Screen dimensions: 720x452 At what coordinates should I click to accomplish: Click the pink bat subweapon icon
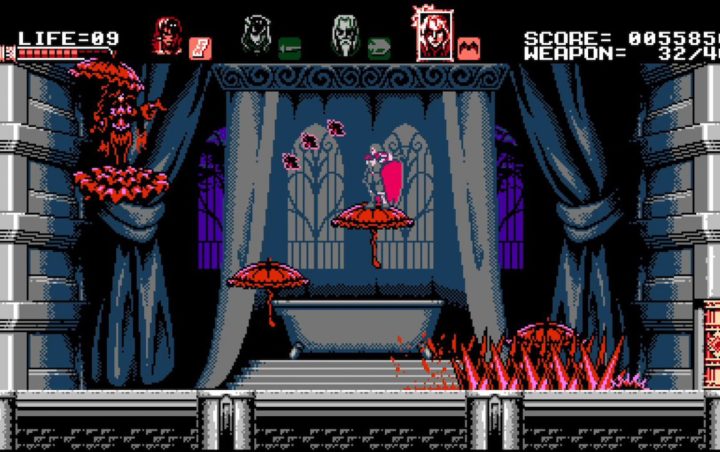[x=469, y=47]
